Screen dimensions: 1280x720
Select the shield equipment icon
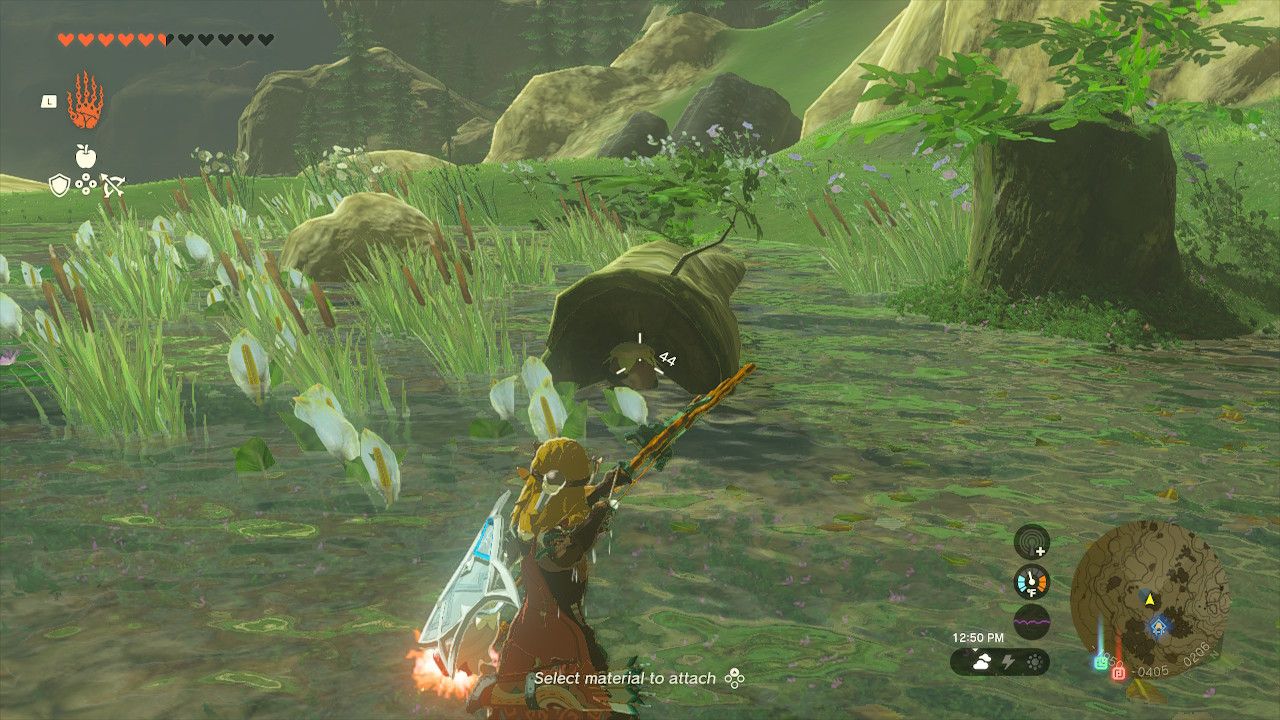(59, 184)
